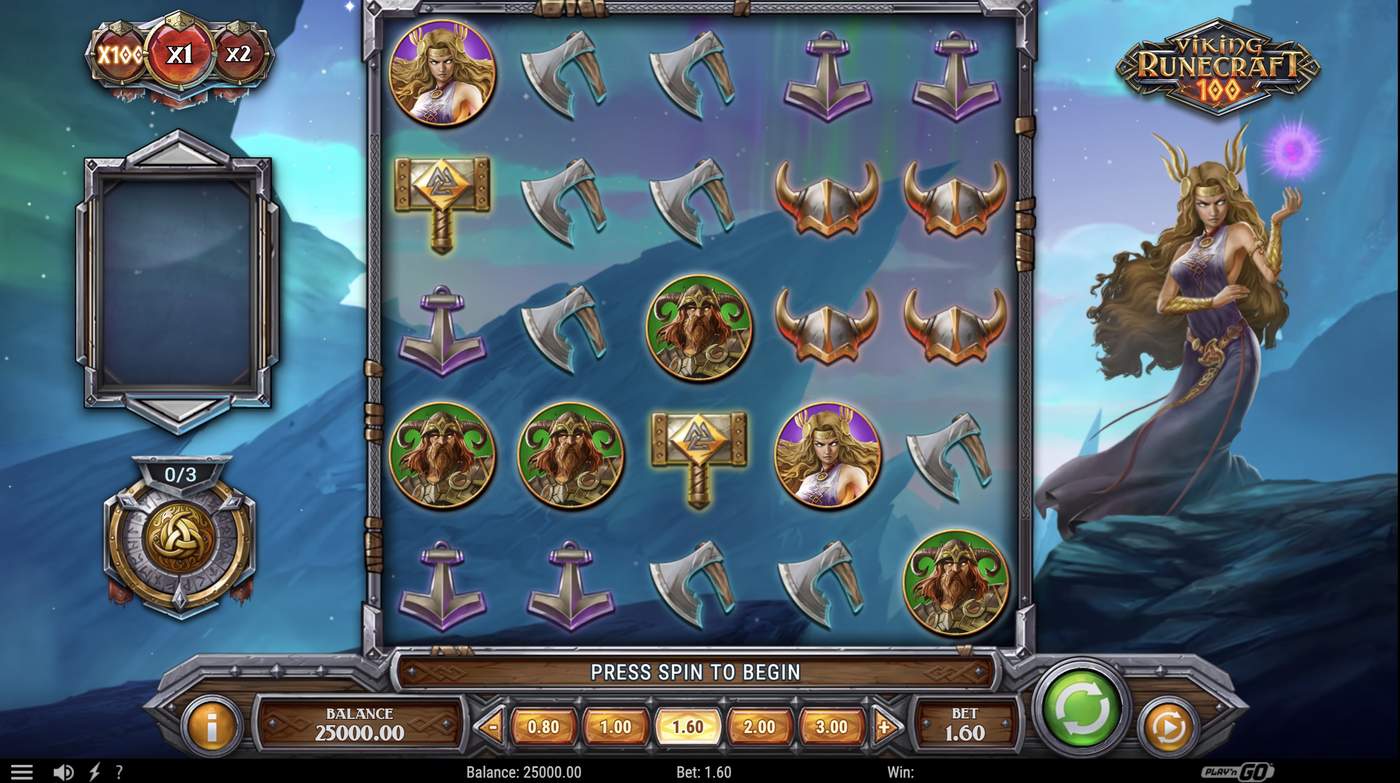Click the minus to decrease bet
This screenshot has height=783, width=1400.
pyautogui.click(x=489, y=728)
